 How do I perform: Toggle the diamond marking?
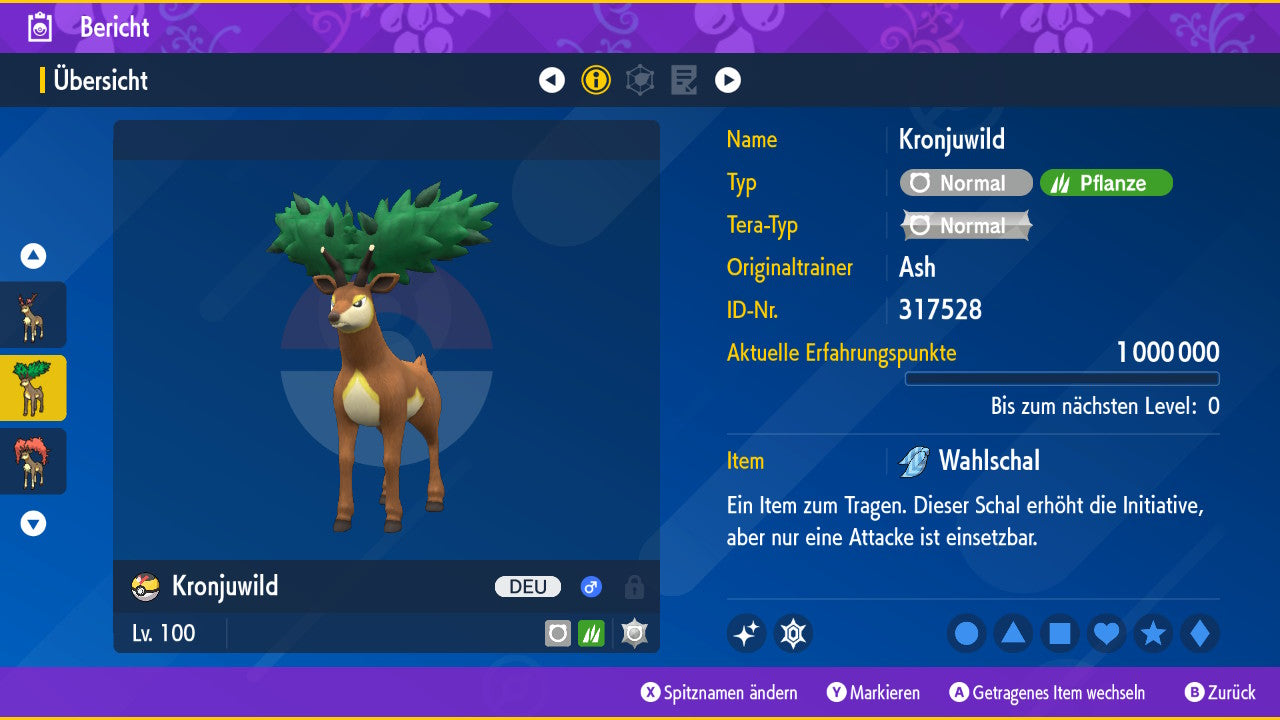click(1200, 634)
